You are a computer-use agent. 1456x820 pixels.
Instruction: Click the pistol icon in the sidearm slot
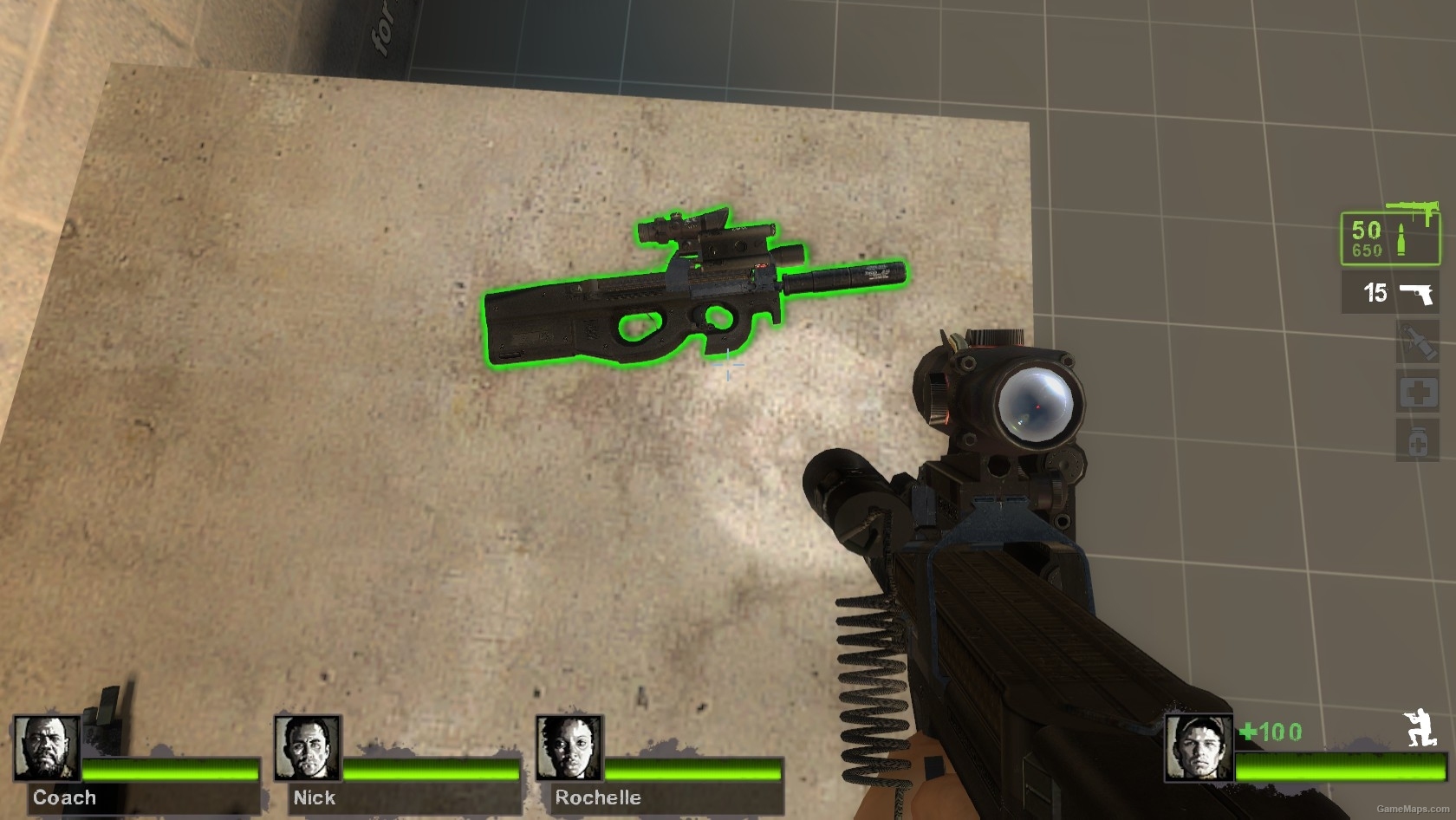(x=1416, y=292)
